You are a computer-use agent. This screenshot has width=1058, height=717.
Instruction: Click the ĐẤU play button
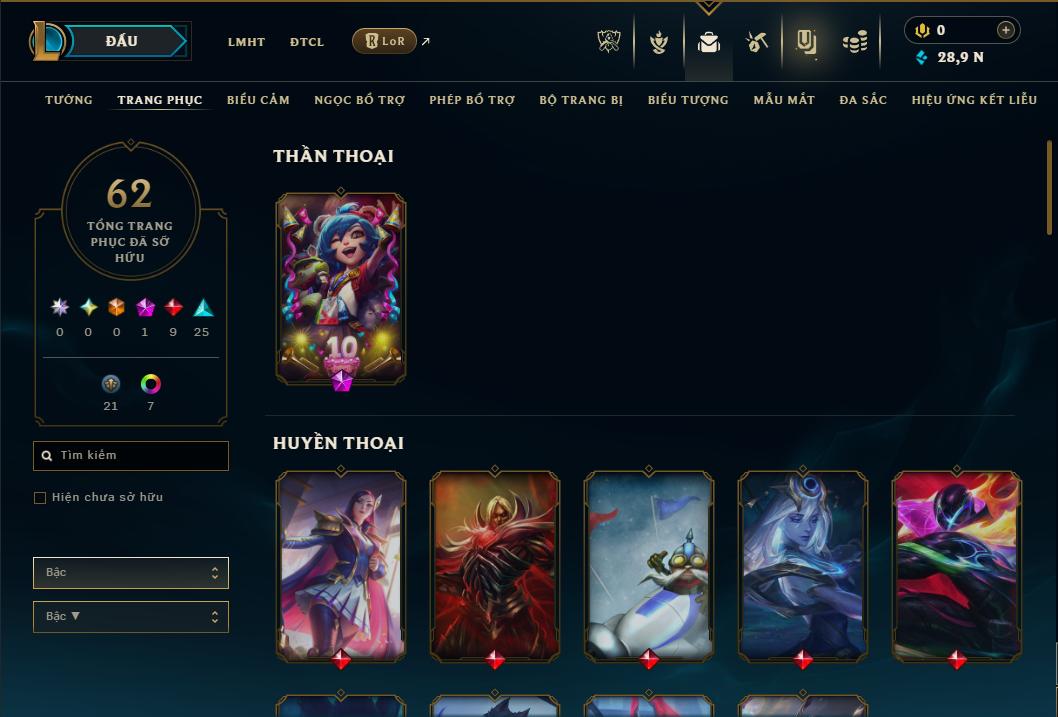tap(122, 41)
